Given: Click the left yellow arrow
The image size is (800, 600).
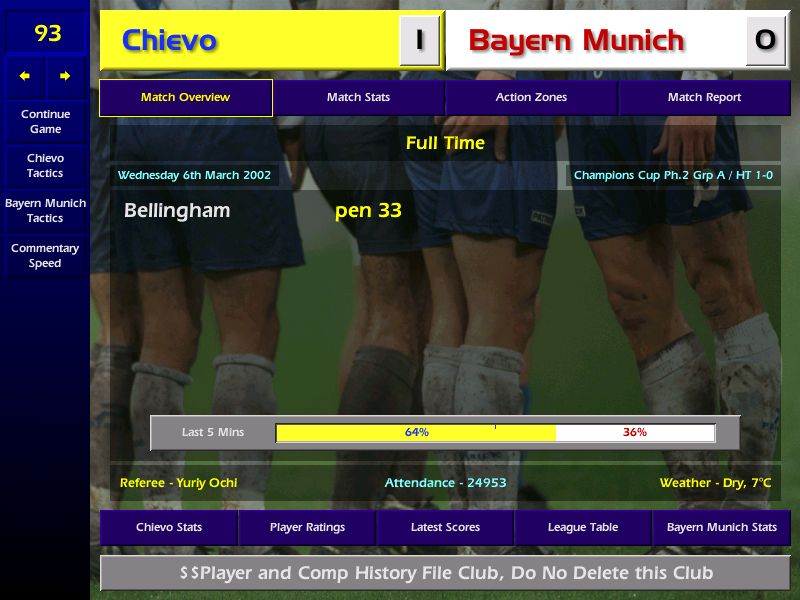Looking at the screenshot, I should (25, 76).
